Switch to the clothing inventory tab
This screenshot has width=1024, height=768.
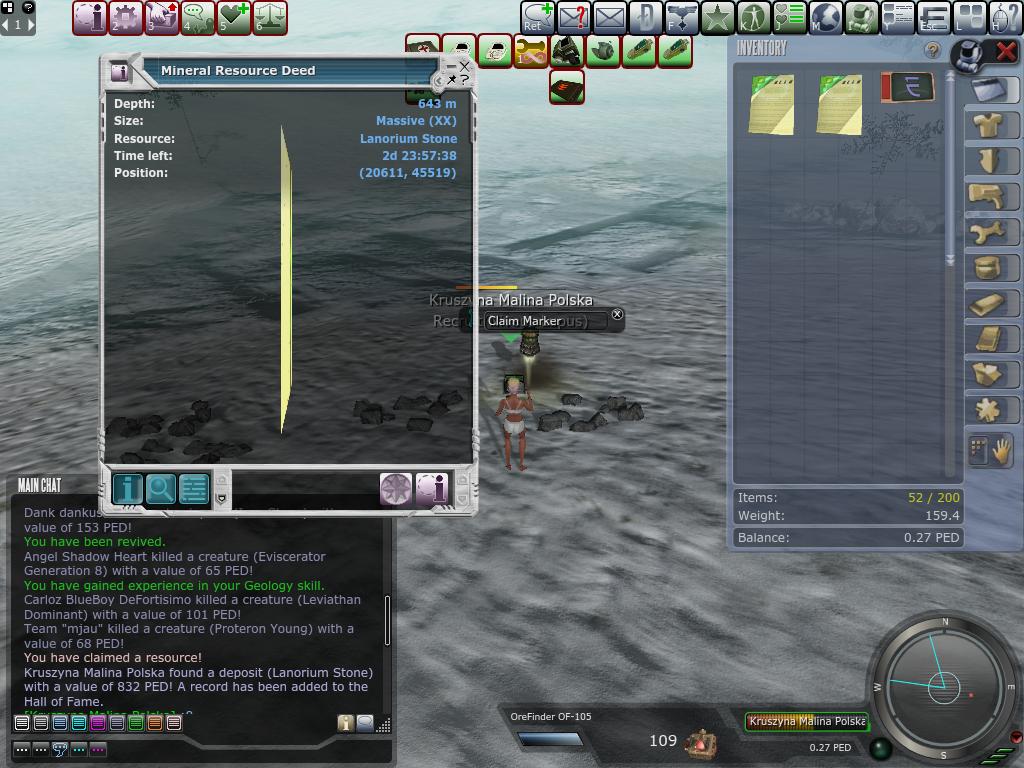pos(989,125)
